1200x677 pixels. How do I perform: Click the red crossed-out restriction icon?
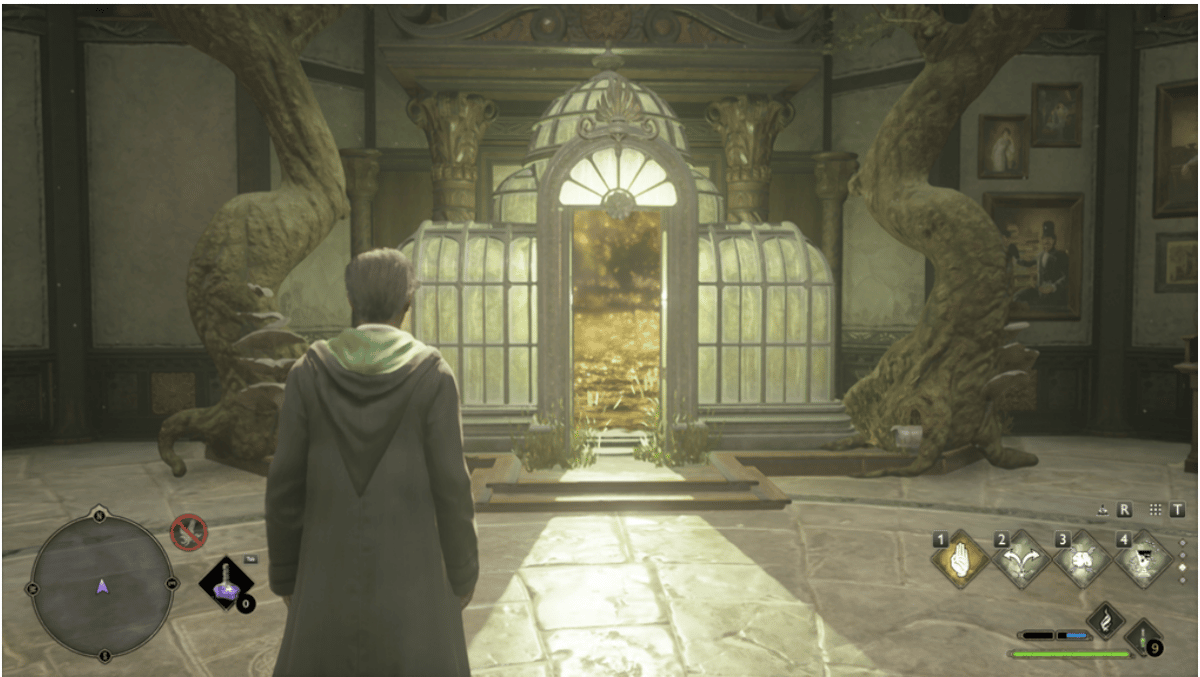188,532
